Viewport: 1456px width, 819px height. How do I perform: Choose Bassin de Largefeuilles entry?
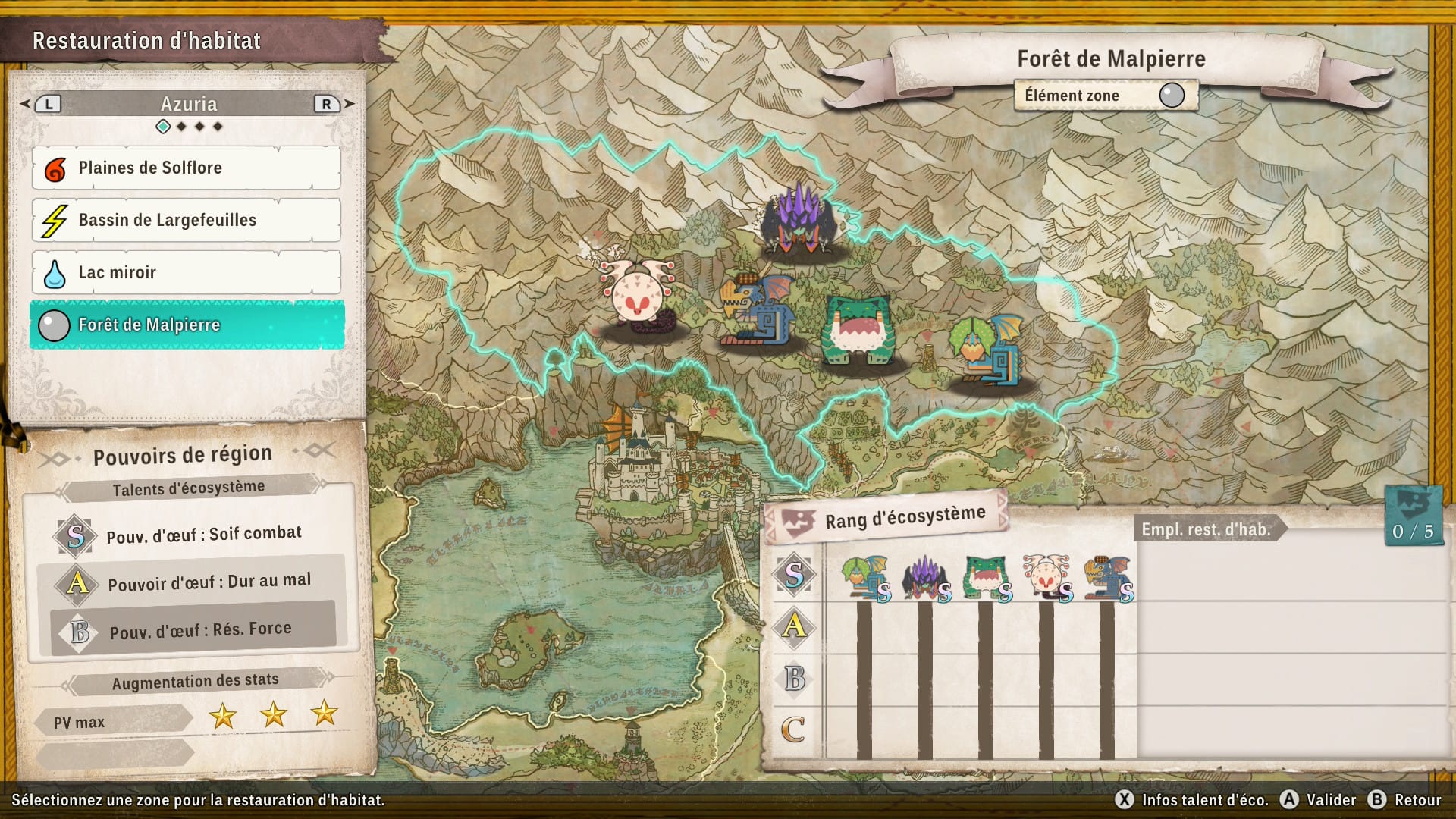186,220
